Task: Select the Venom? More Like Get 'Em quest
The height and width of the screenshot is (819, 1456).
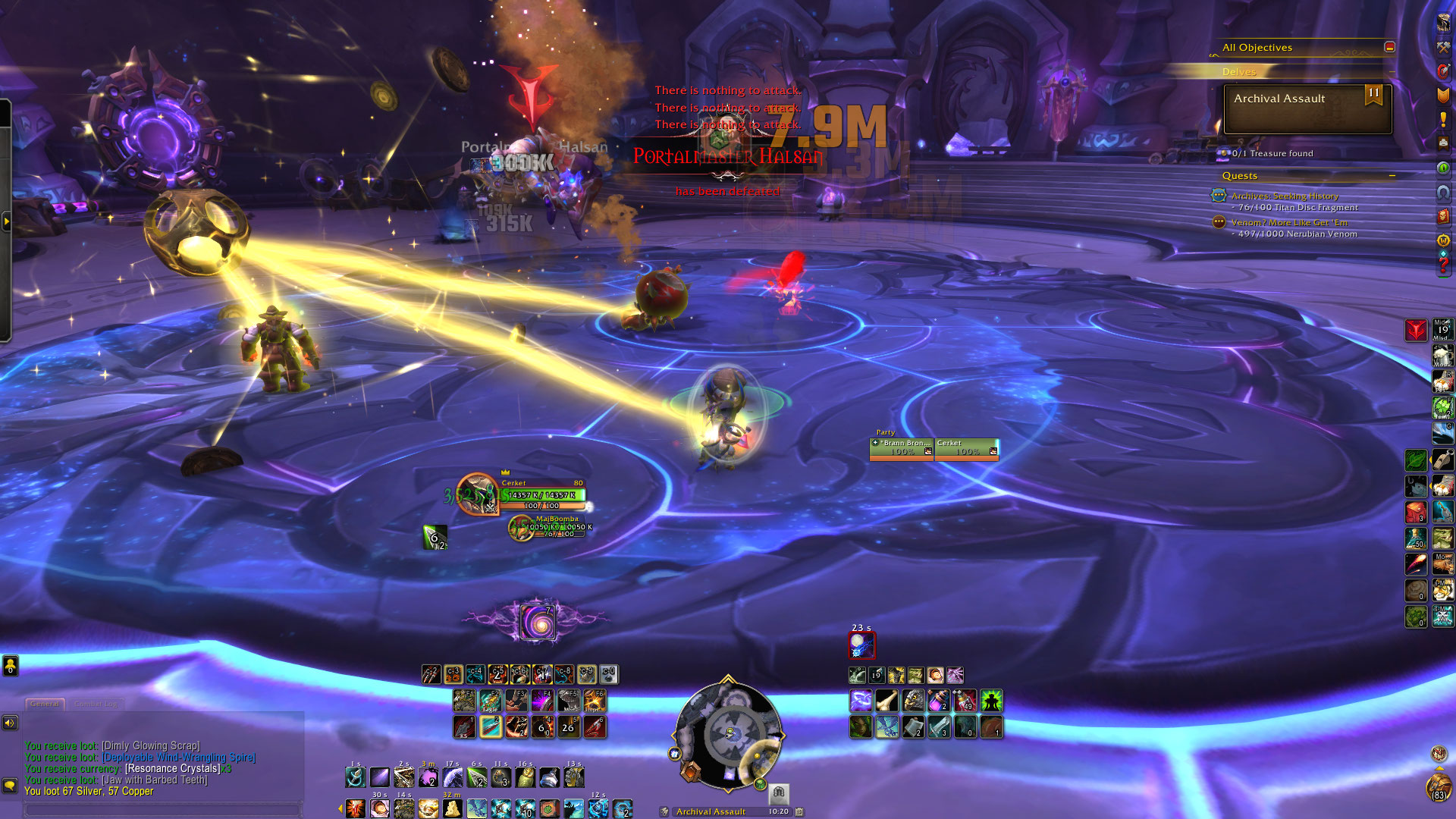Action: [x=1289, y=222]
